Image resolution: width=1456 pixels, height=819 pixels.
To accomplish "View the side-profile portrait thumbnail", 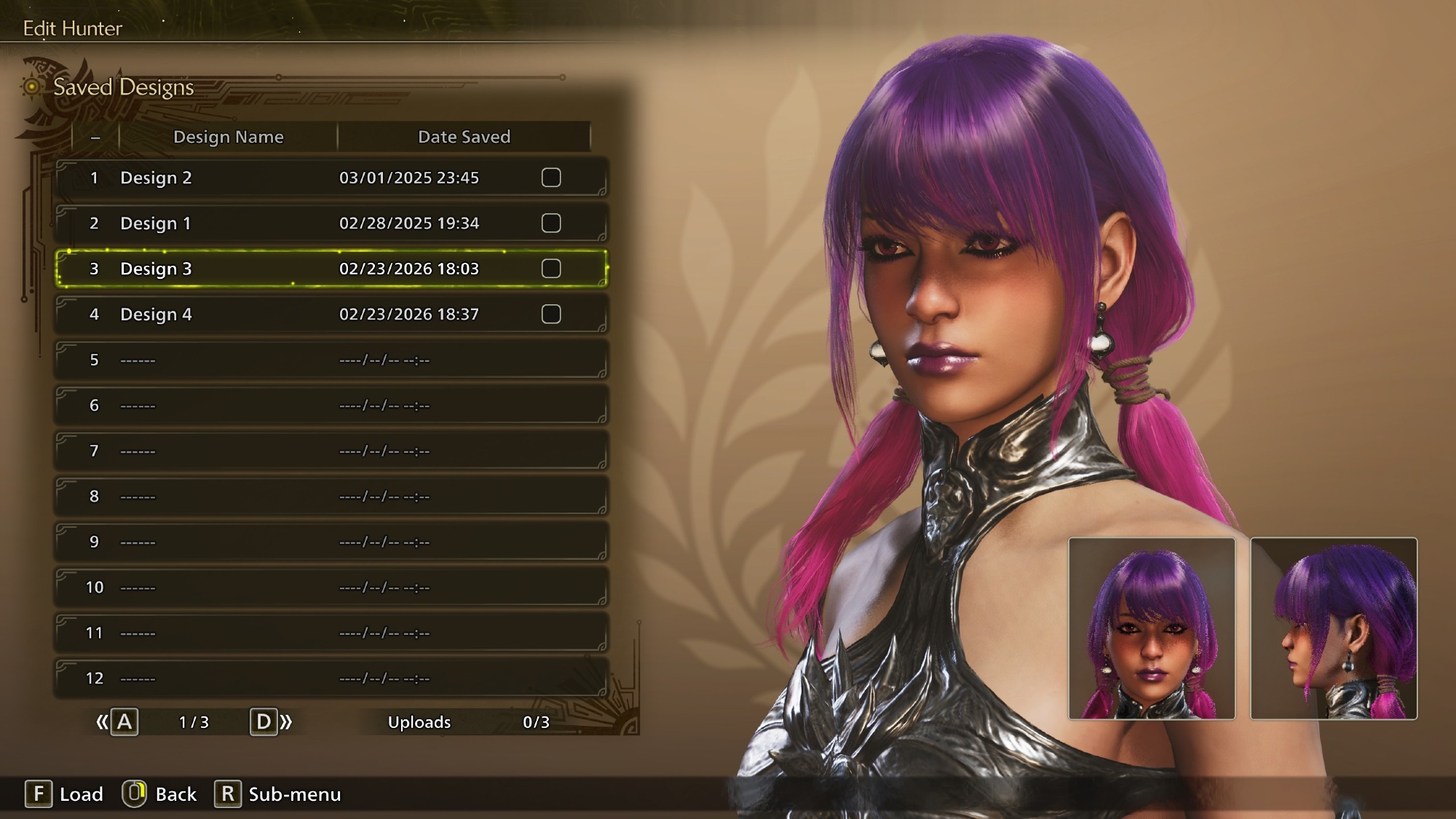I will coord(1334,629).
